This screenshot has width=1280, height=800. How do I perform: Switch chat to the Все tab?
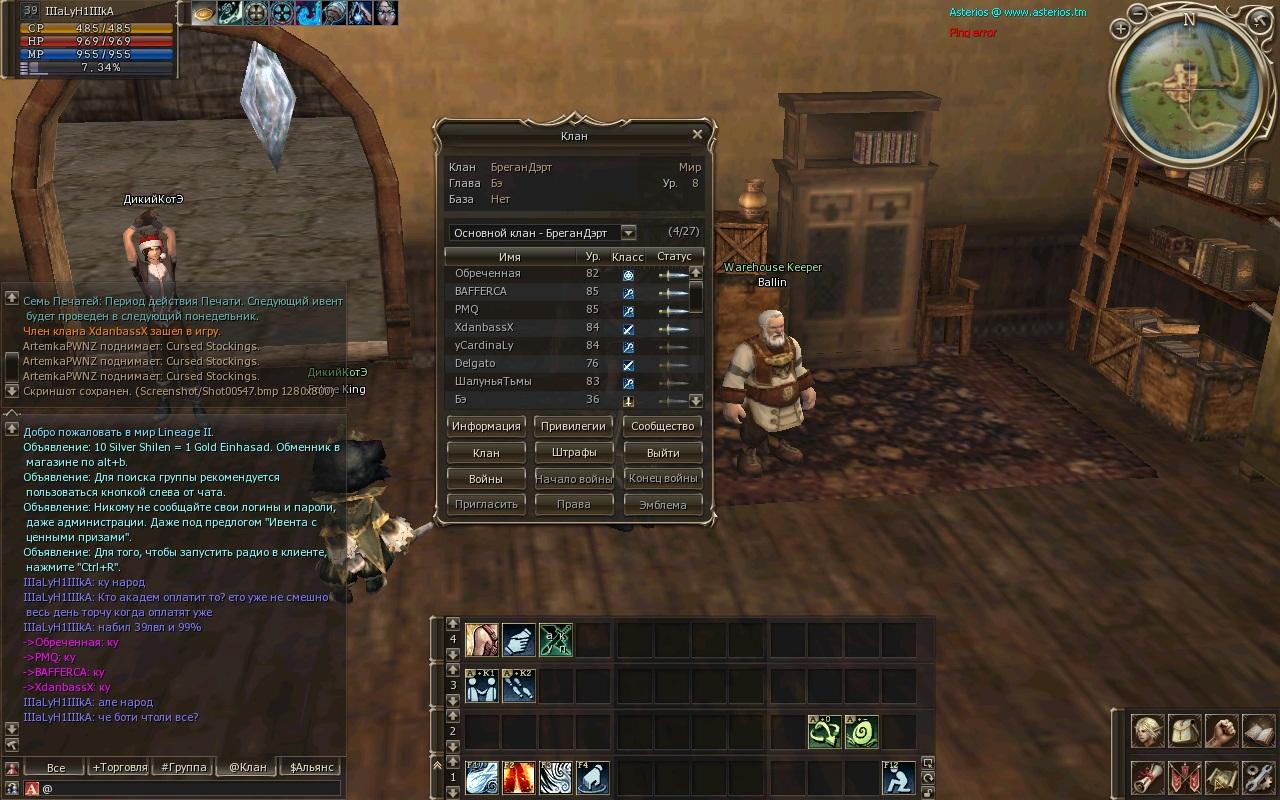(x=56, y=768)
